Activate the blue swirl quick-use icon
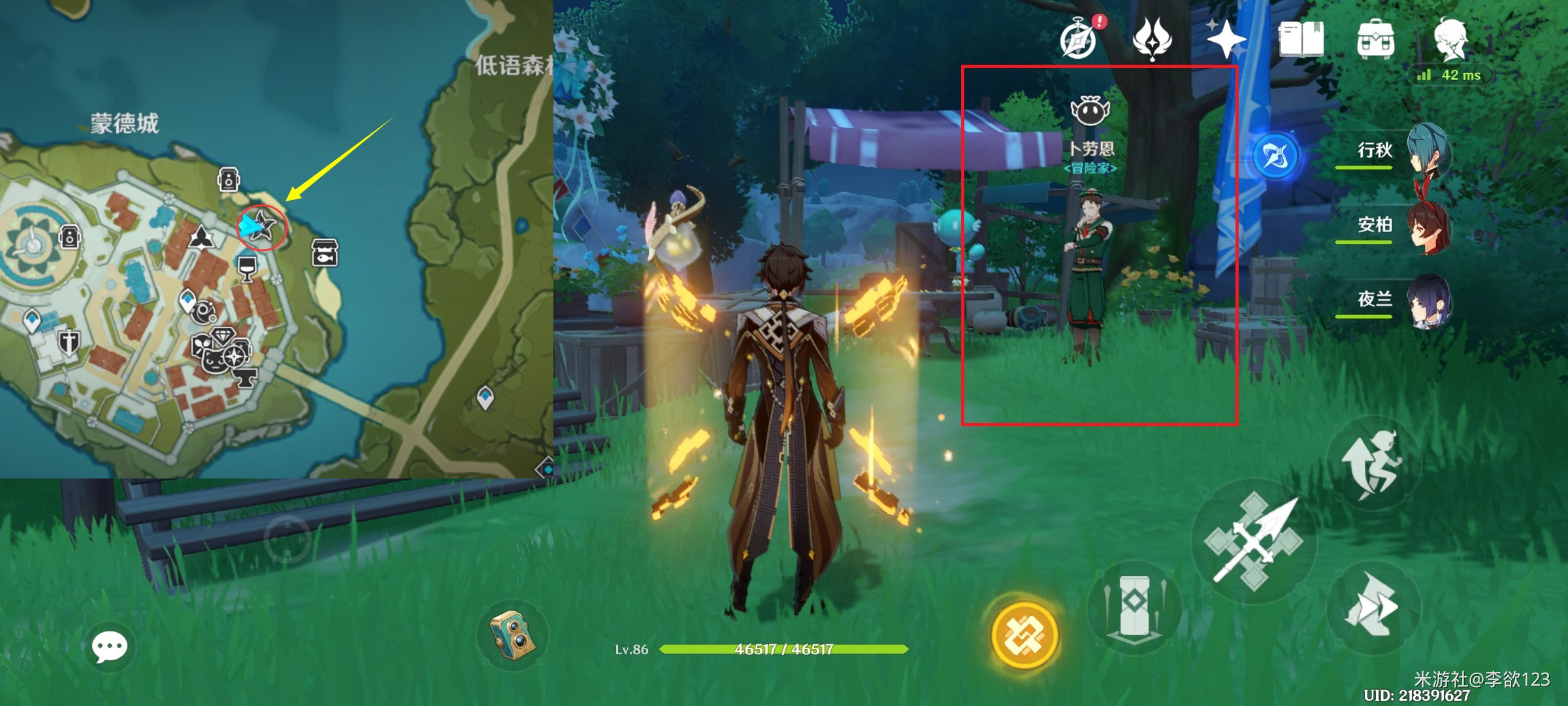This screenshot has width=1568, height=706. pos(1276,156)
